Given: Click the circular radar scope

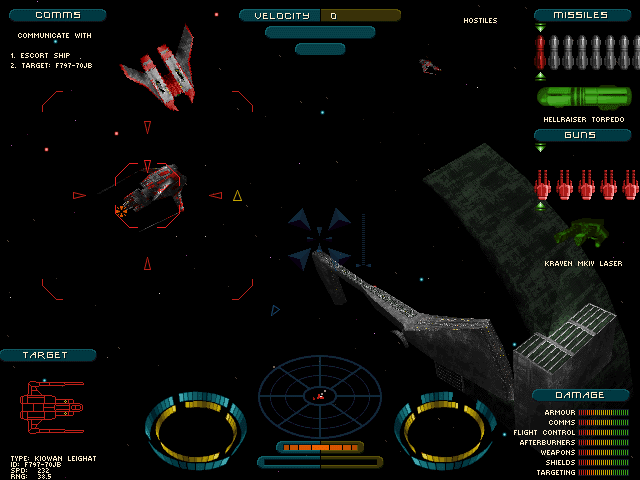Looking at the screenshot, I should [x=320, y=395].
